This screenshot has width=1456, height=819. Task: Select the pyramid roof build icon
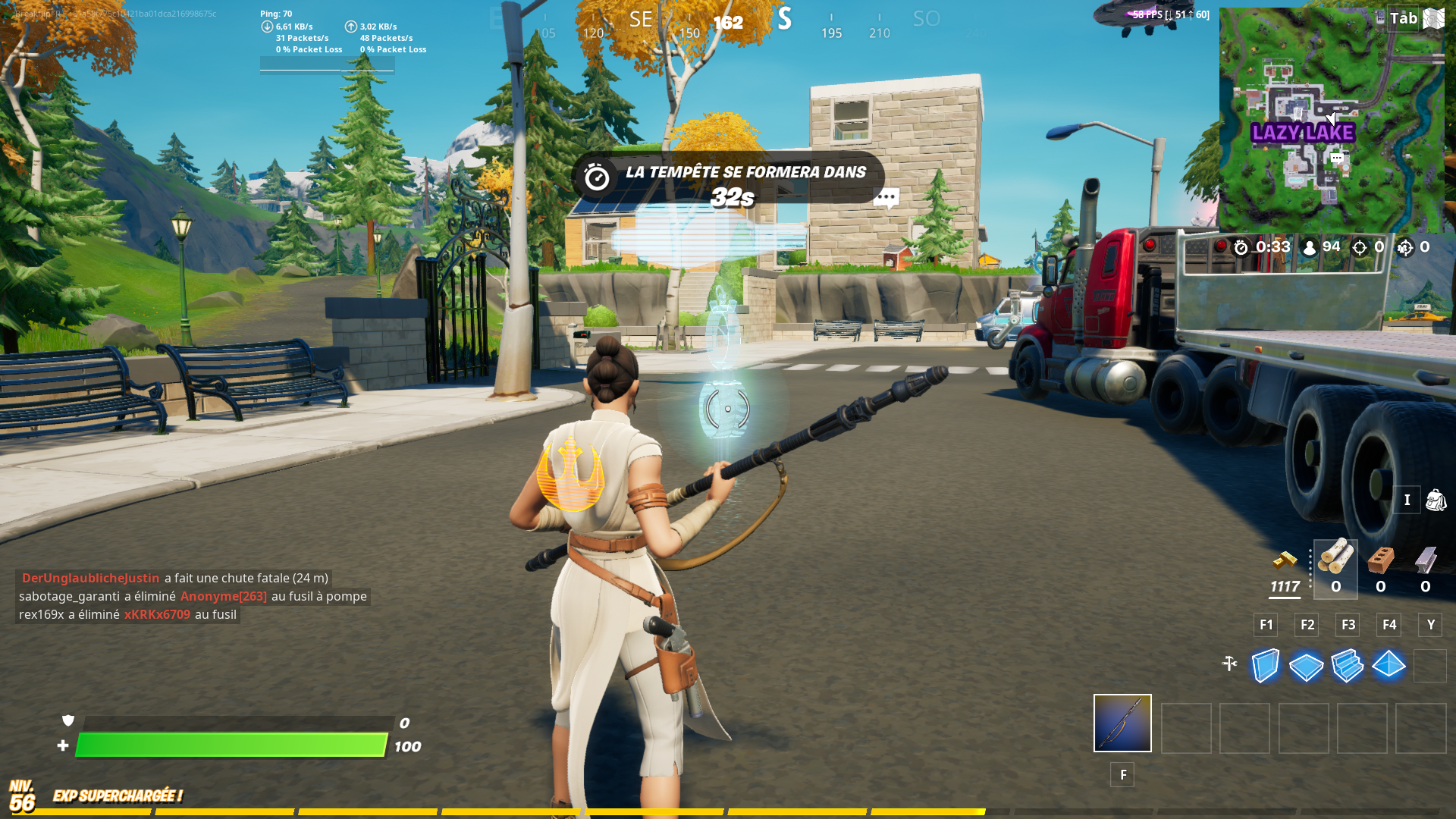tap(1389, 666)
